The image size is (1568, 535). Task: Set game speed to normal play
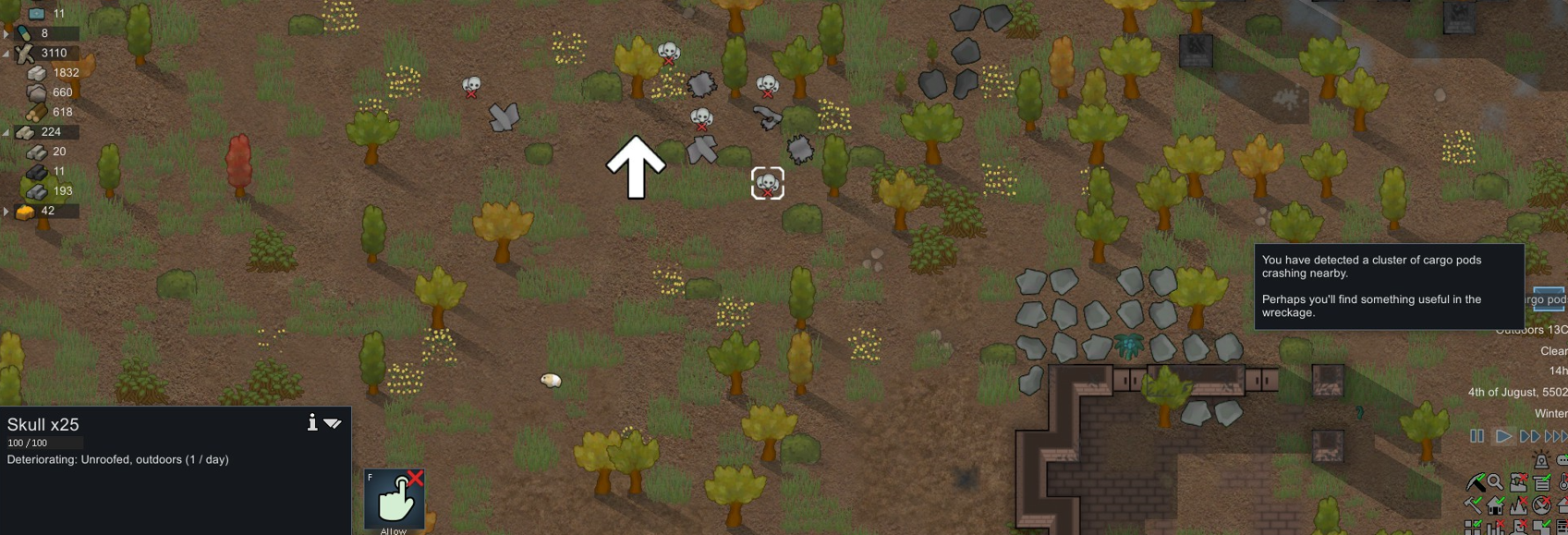[x=1503, y=436]
